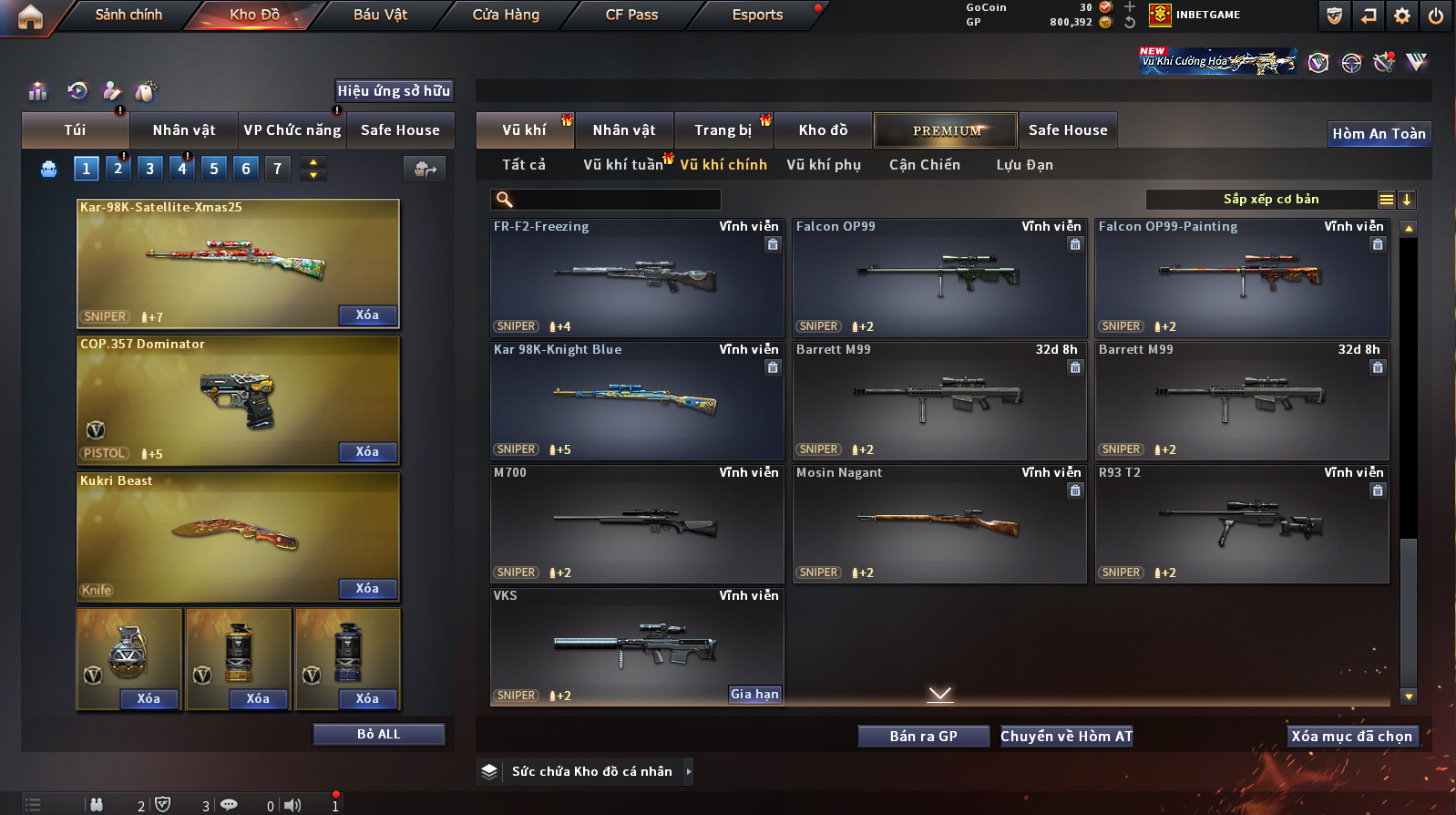Open the Cửa Hàng shop menu
This screenshot has height=815, width=1456.
[506, 15]
